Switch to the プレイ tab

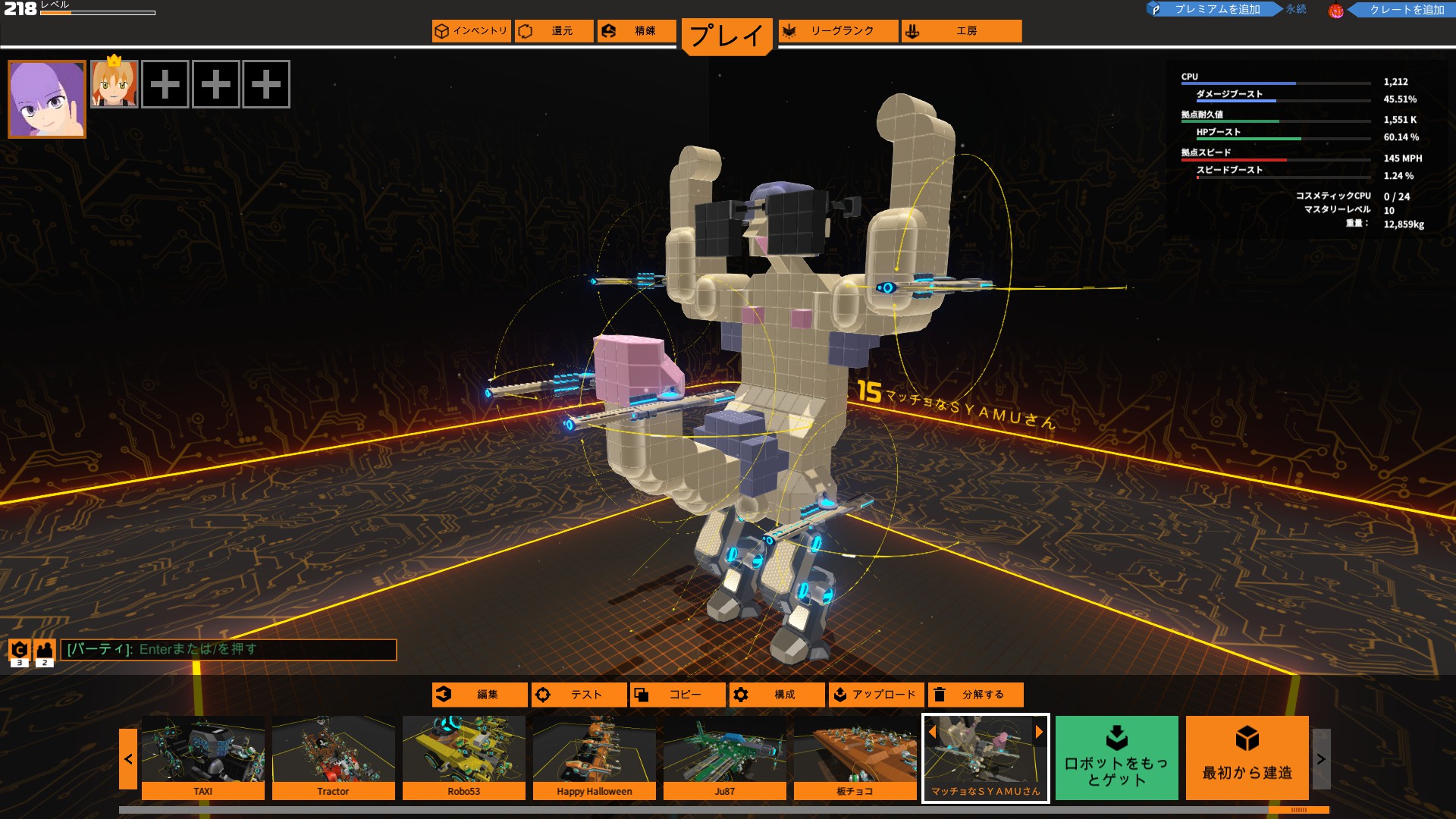[x=726, y=34]
